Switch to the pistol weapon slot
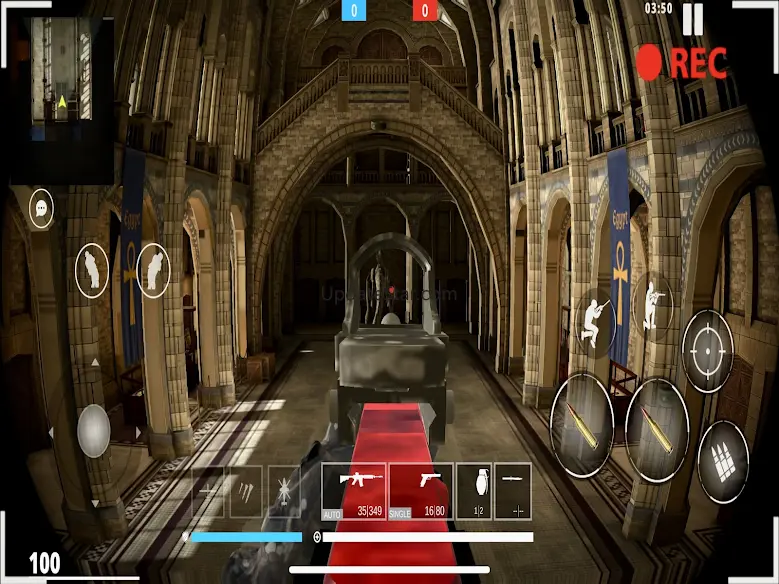The image size is (779, 584). click(421, 491)
